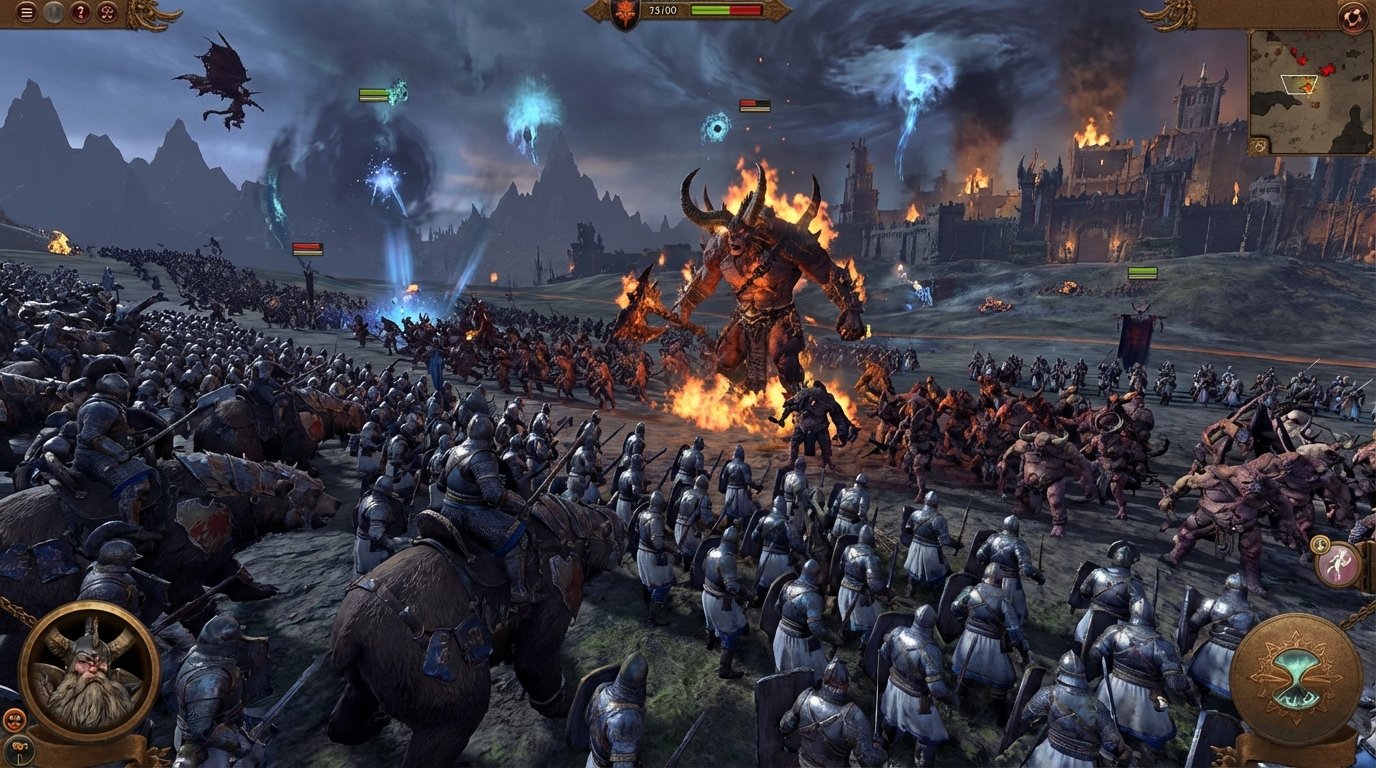Click the greyed-out round button beside the menu
Screen dimensions: 1376x768
click(x=54, y=12)
